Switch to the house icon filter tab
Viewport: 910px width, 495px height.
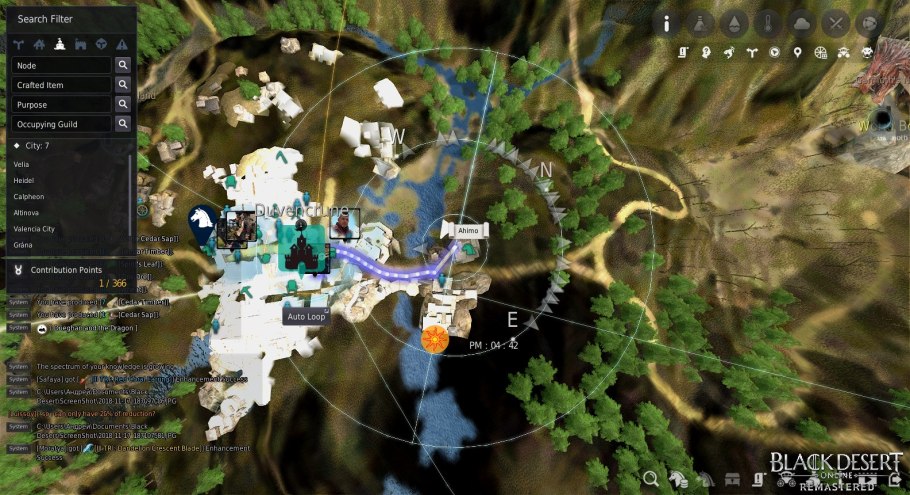click(39, 44)
